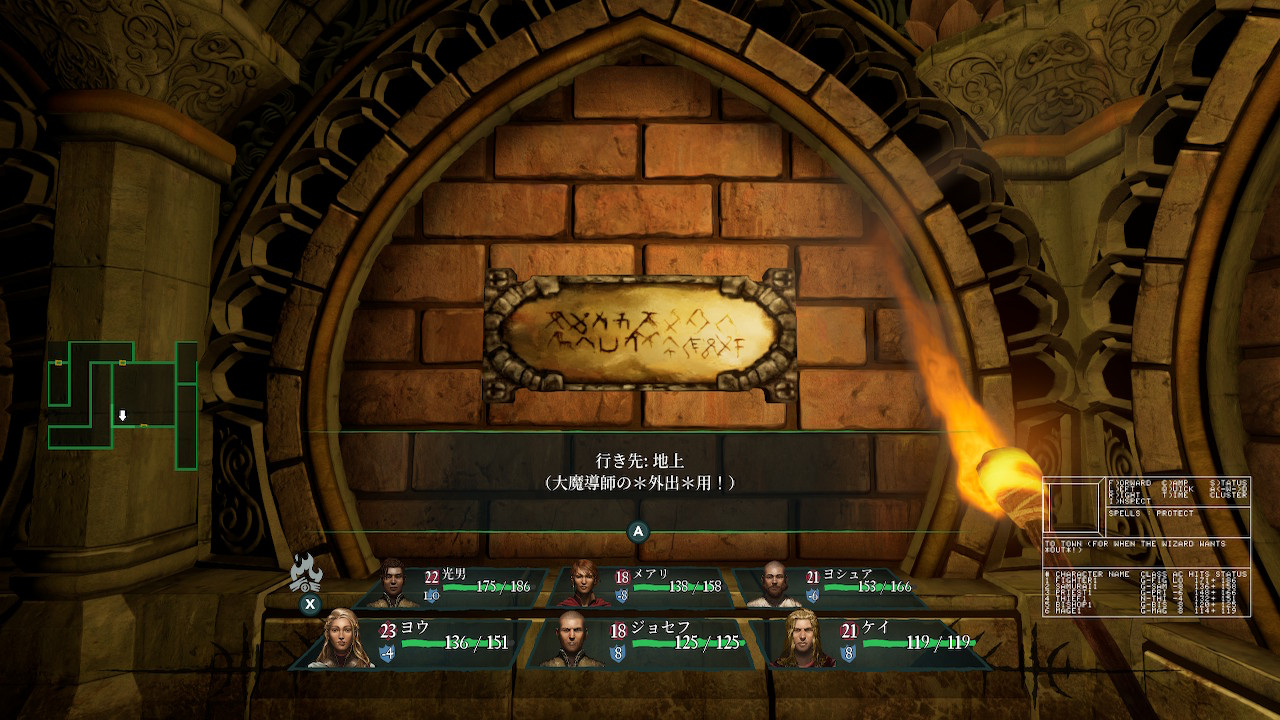Open the green dungeon minimap
The width and height of the screenshot is (1280, 720).
122,405
